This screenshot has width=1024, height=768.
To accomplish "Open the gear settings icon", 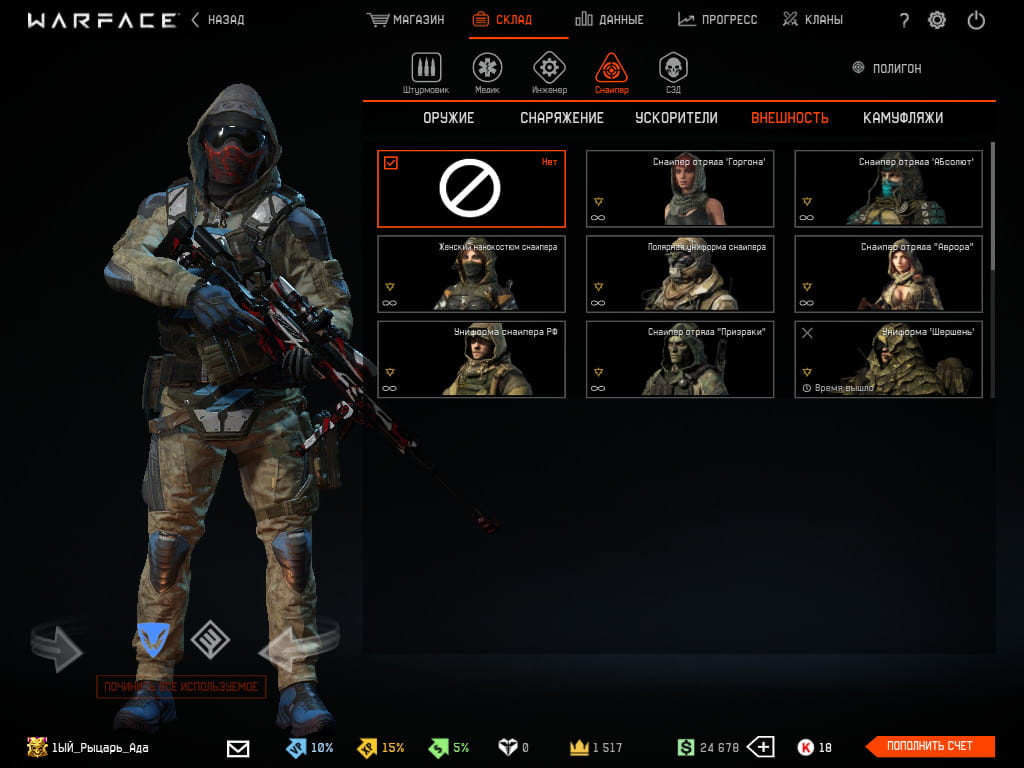I will click(x=937, y=20).
